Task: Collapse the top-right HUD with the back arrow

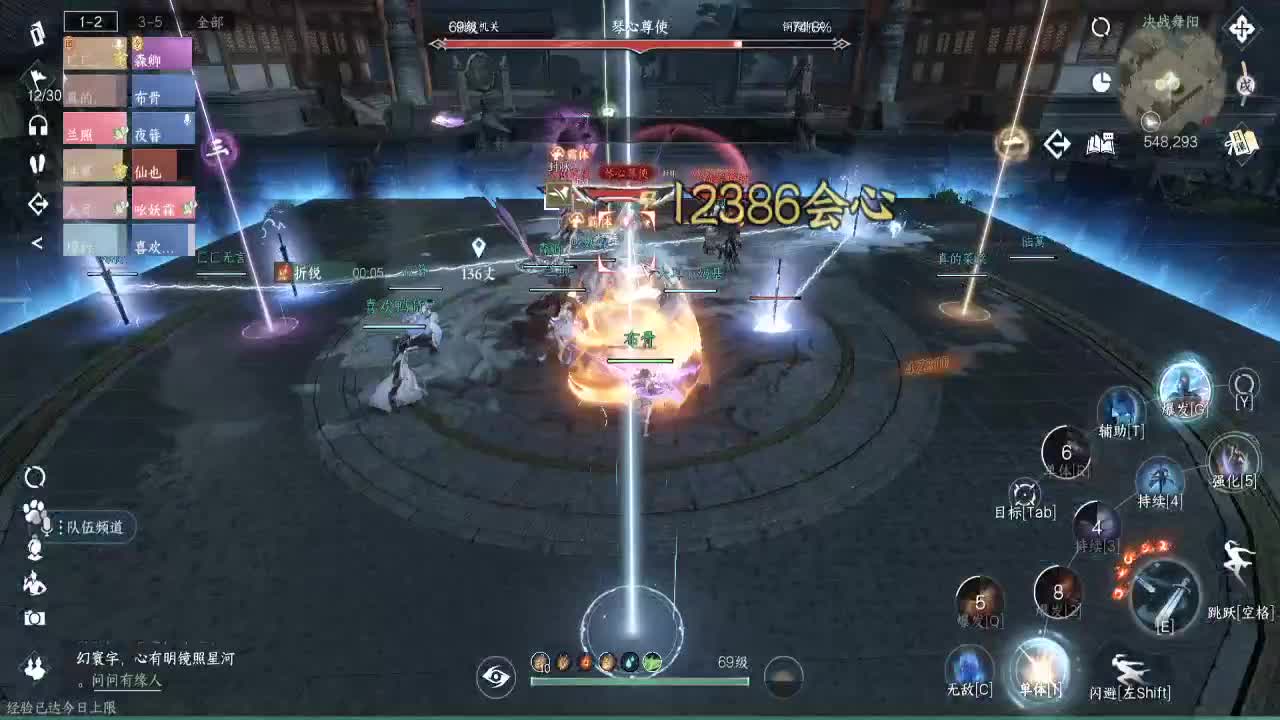Action: 1055,143
